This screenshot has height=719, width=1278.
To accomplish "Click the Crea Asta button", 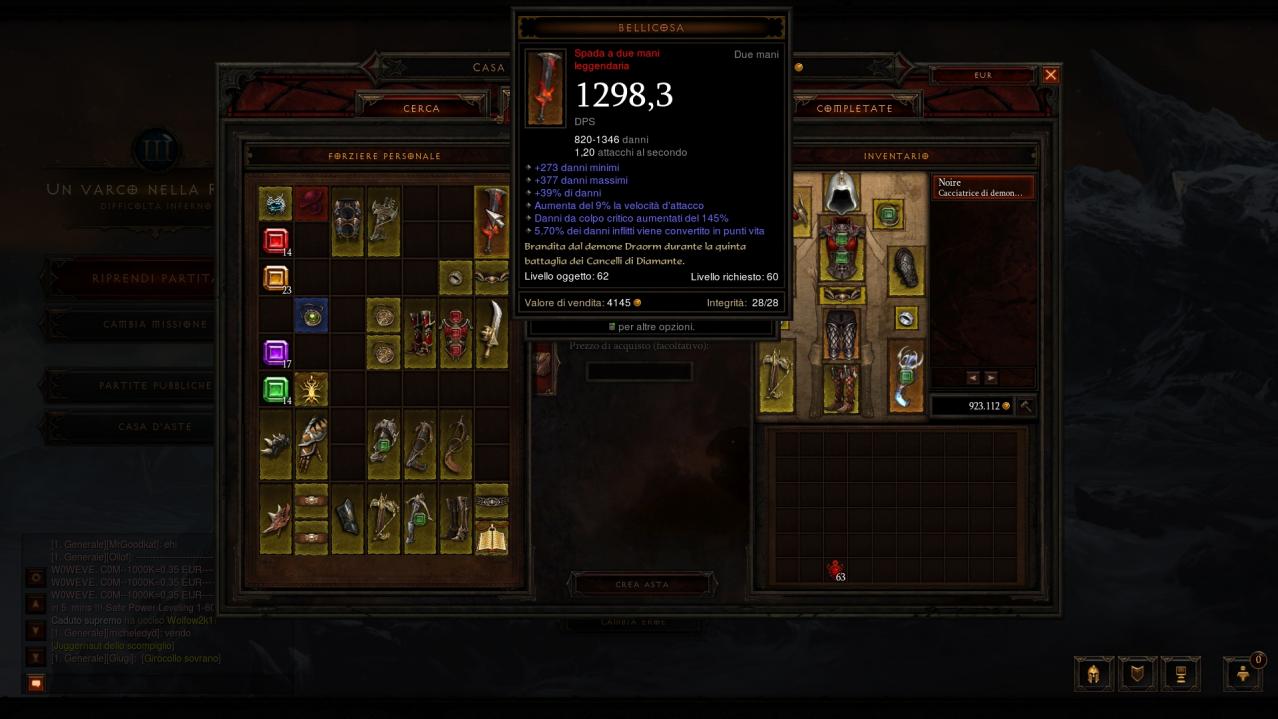I will 641,584.
